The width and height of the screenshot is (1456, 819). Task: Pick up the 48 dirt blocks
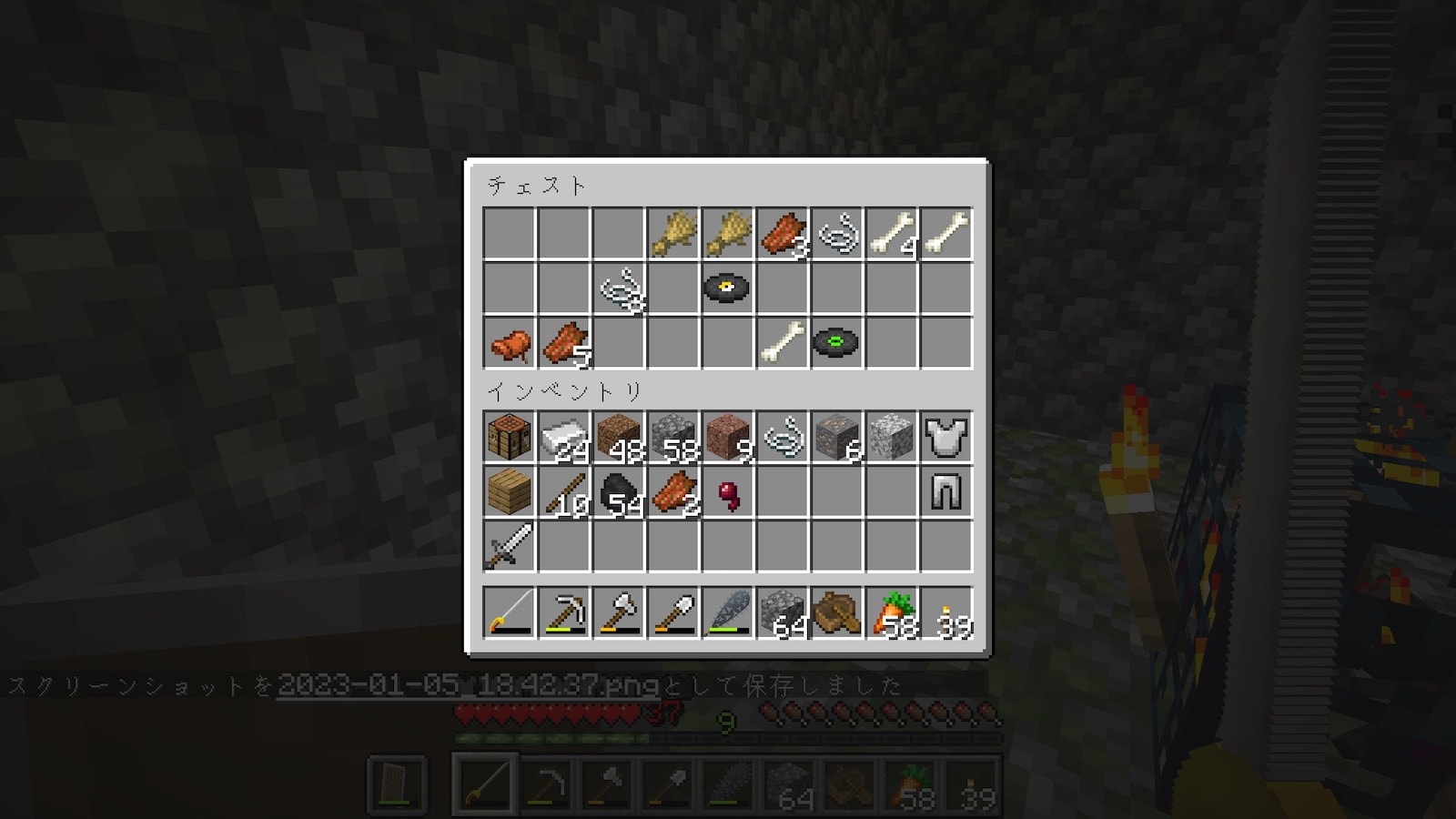pyautogui.click(x=619, y=437)
